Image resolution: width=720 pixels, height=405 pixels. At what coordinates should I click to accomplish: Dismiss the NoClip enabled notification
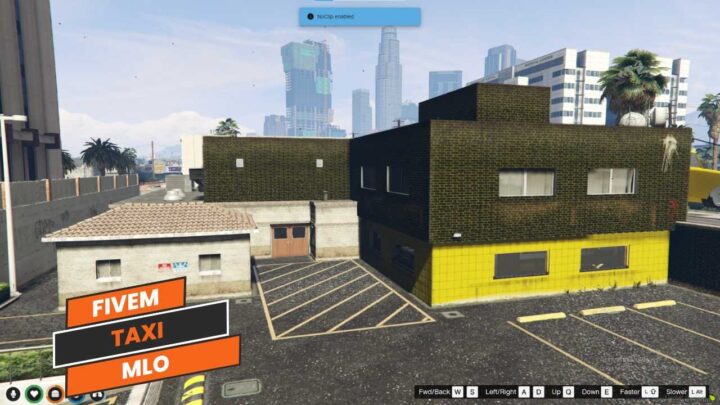pos(360,17)
